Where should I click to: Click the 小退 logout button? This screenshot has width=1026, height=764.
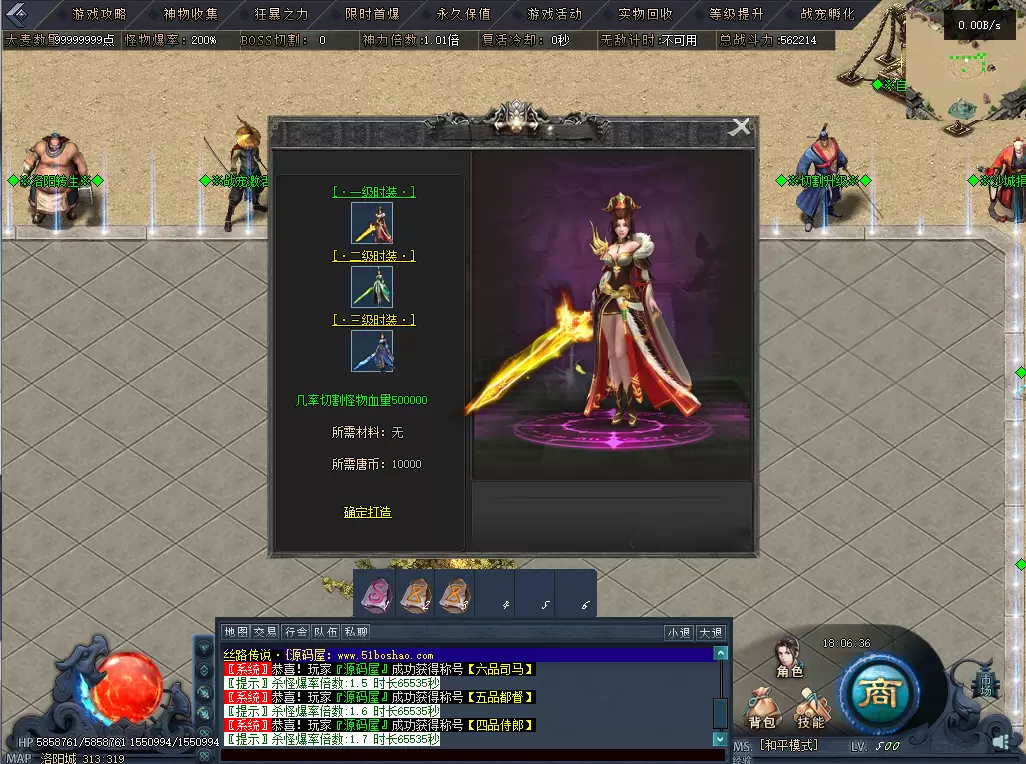click(679, 632)
